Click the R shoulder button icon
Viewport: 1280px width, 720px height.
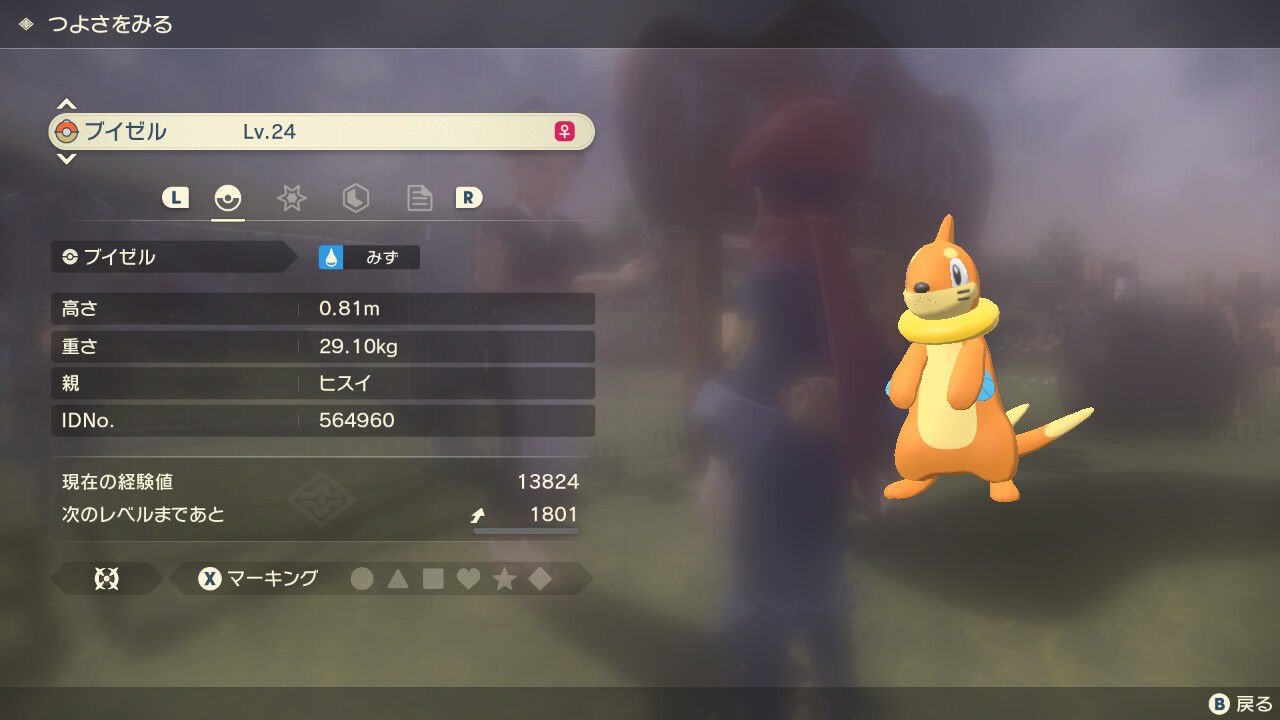point(469,198)
